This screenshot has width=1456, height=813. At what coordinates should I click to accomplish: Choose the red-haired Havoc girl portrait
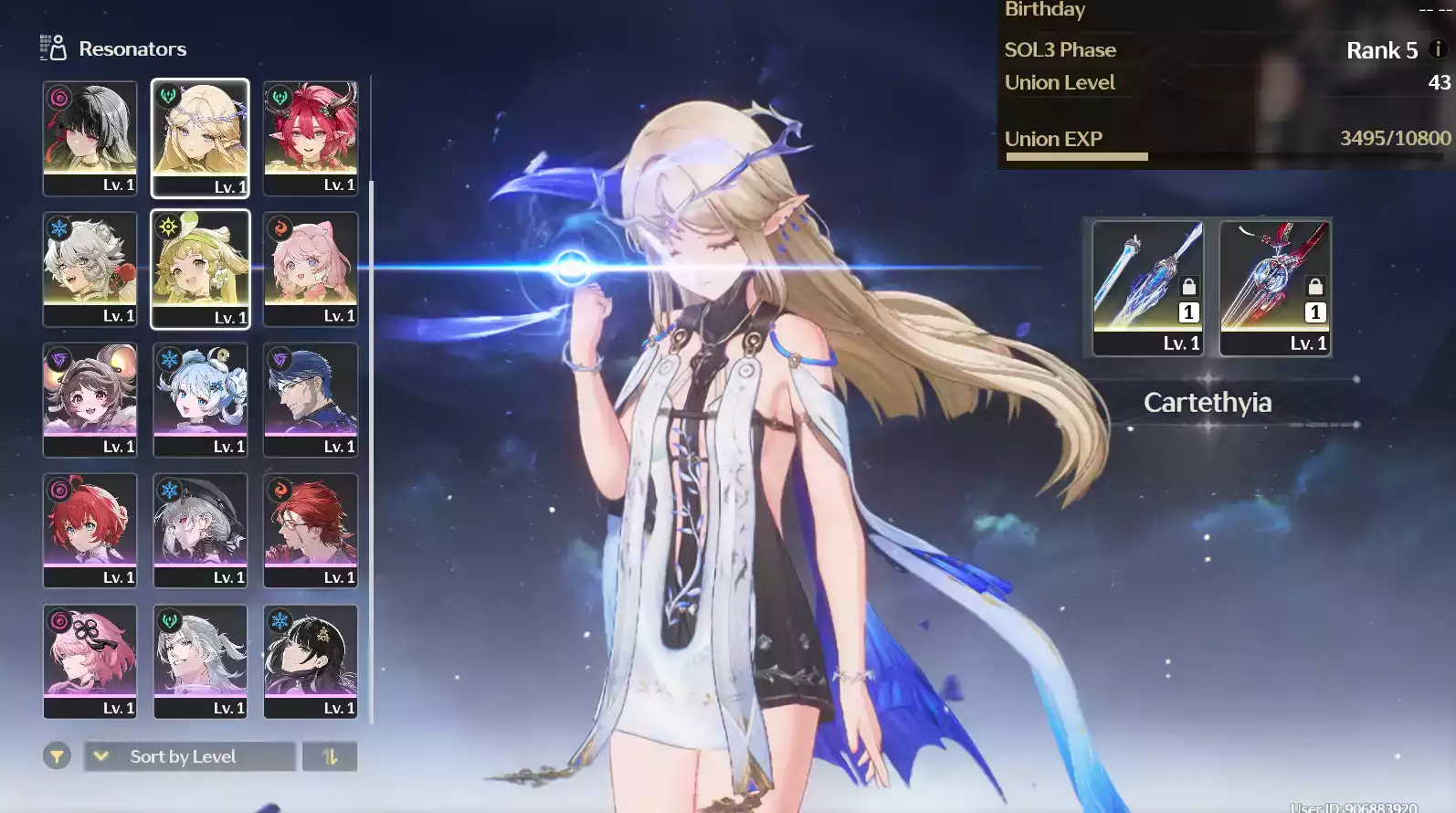(90, 530)
